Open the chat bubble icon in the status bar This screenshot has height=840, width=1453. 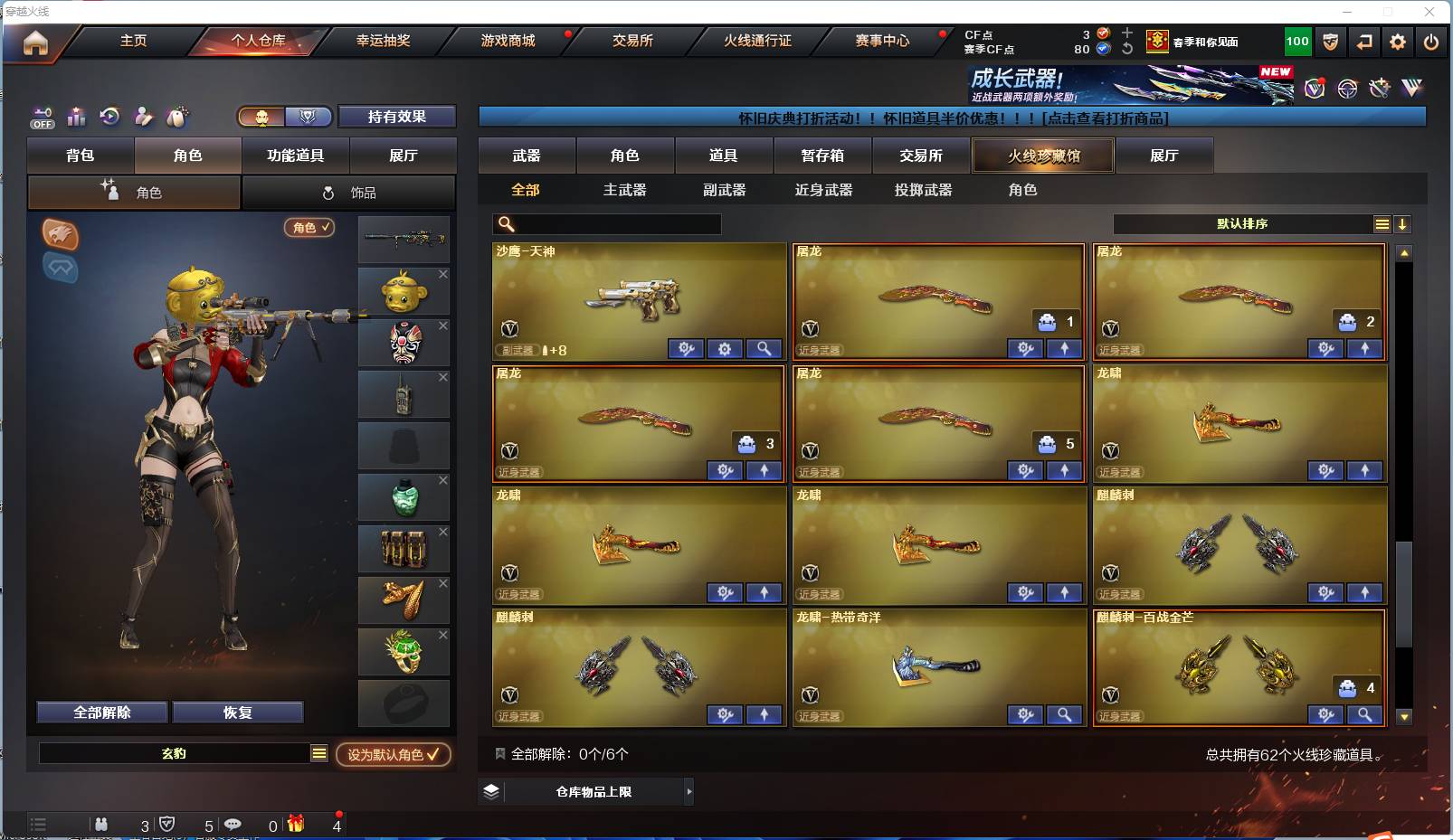tap(233, 824)
